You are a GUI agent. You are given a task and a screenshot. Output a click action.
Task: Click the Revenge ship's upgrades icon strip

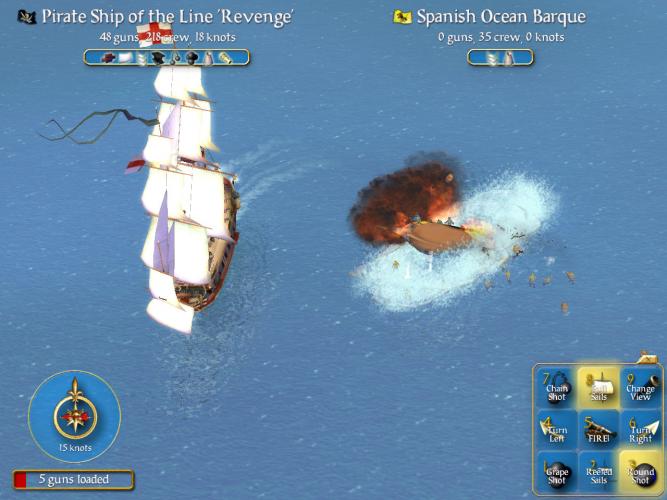pyautogui.click(x=167, y=58)
